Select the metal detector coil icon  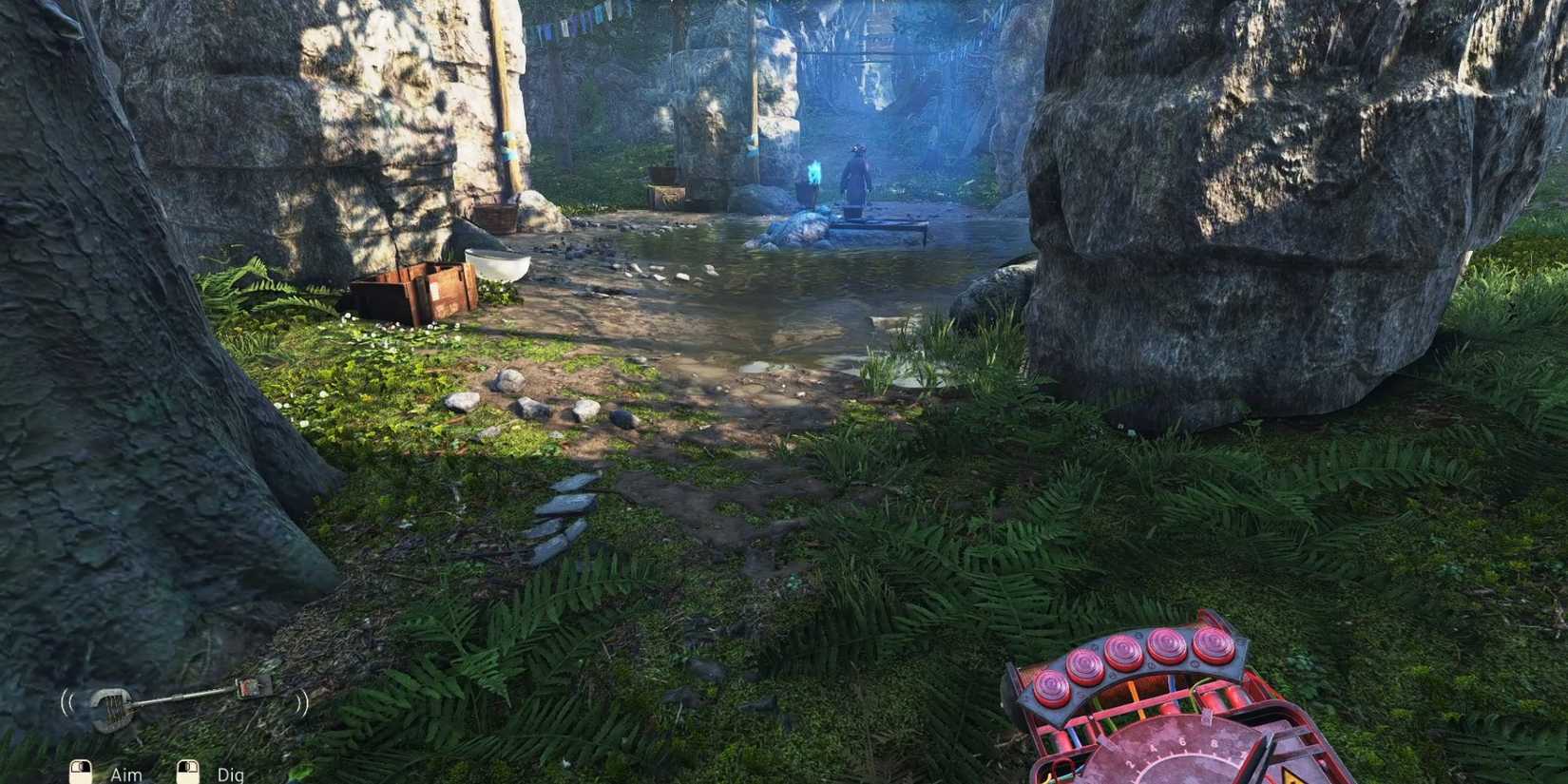click(x=112, y=708)
